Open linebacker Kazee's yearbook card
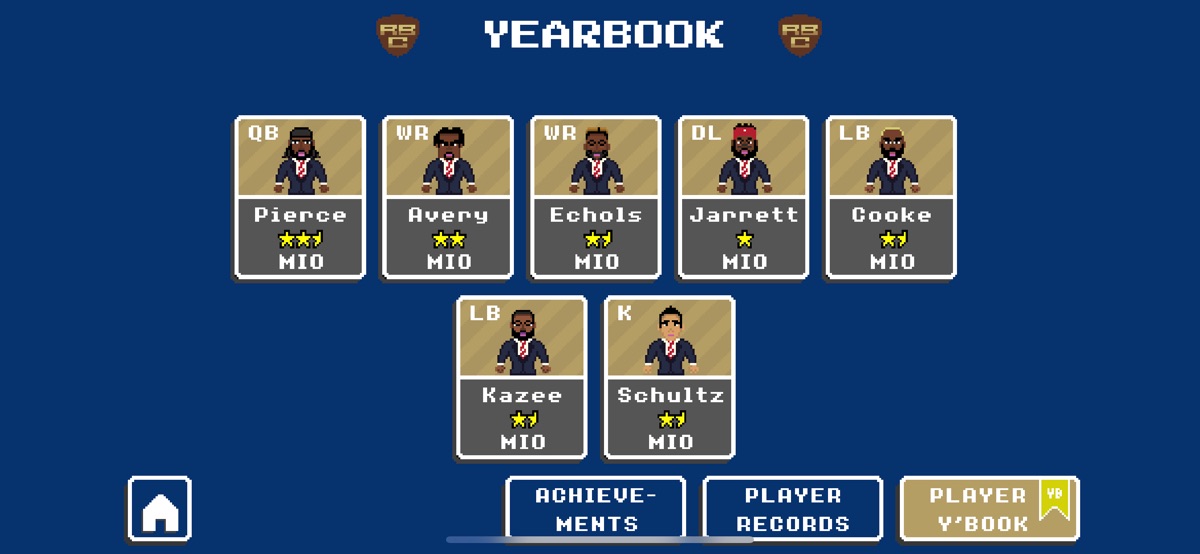1200x554 pixels. [x=522, y=377]
